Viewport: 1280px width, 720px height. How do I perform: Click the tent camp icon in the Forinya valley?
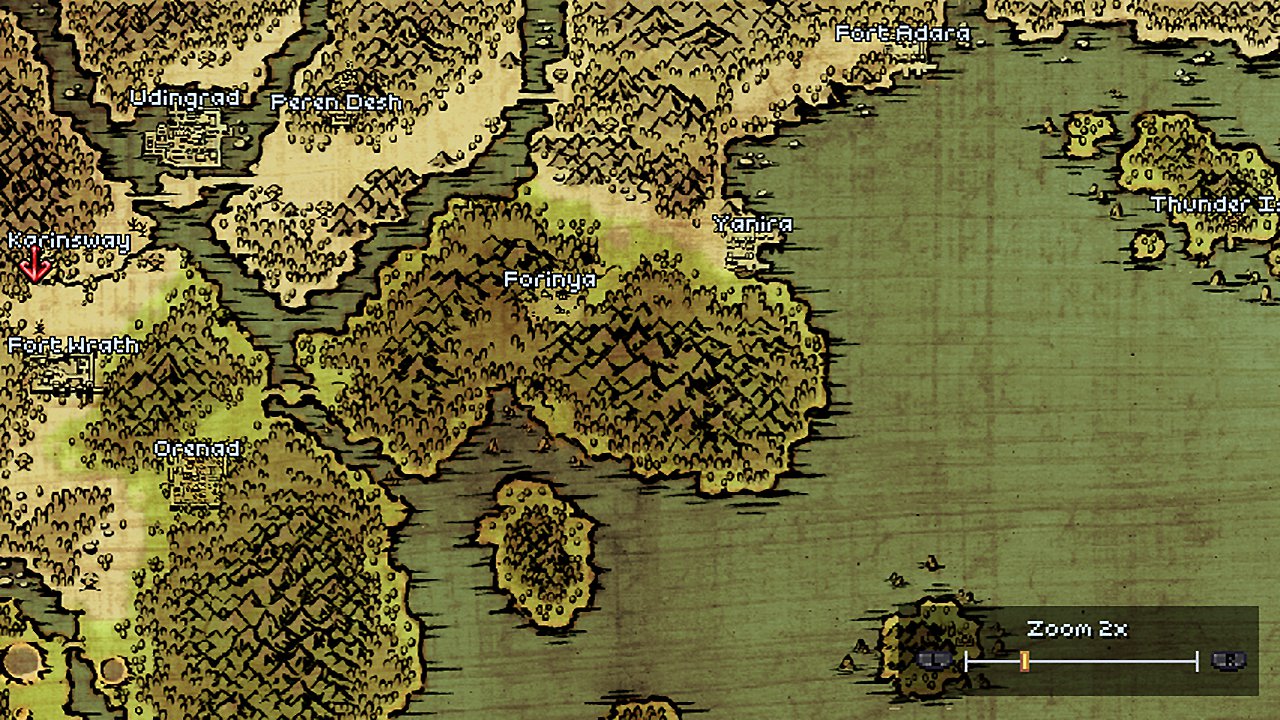coord(492,447)
